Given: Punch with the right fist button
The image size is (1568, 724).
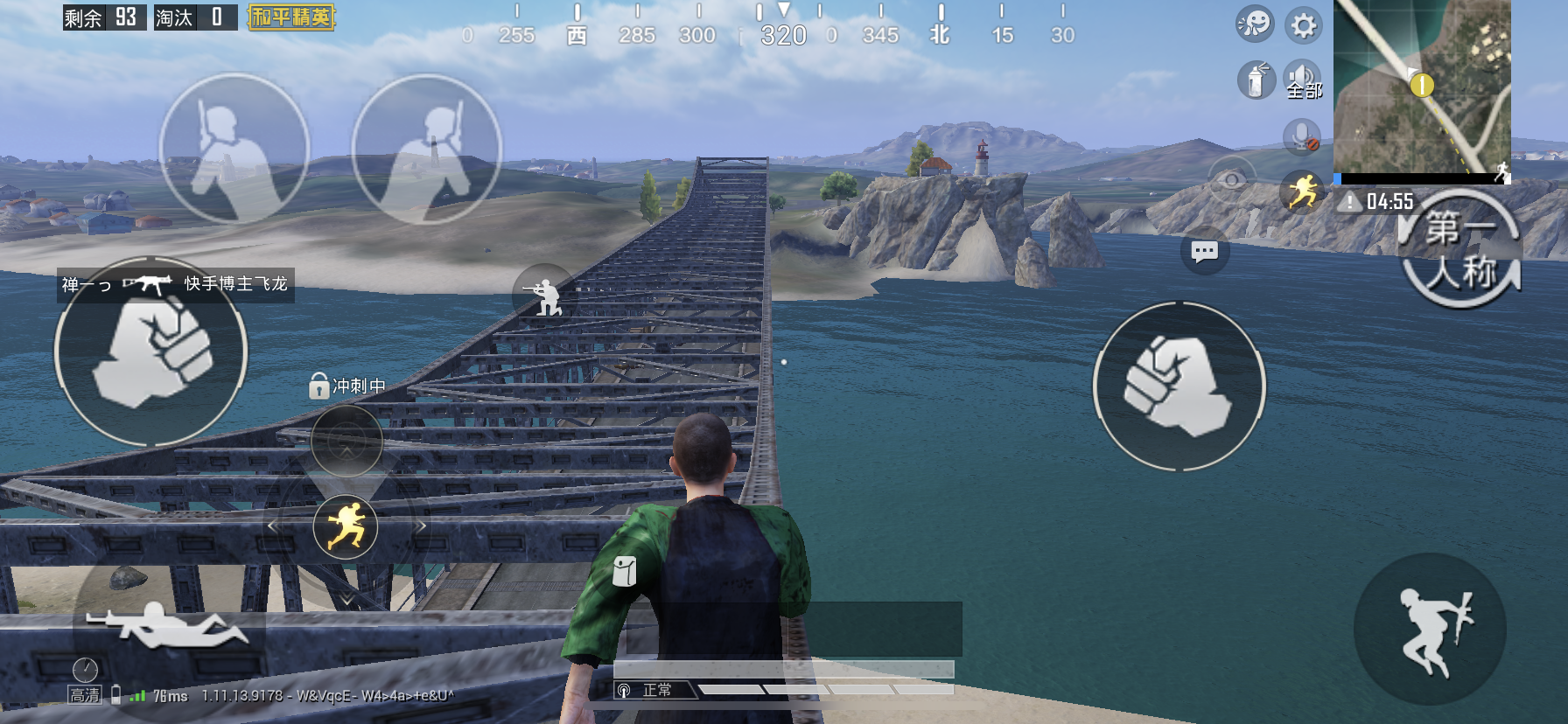Looking at the screenshot, I should (1179, 386).
